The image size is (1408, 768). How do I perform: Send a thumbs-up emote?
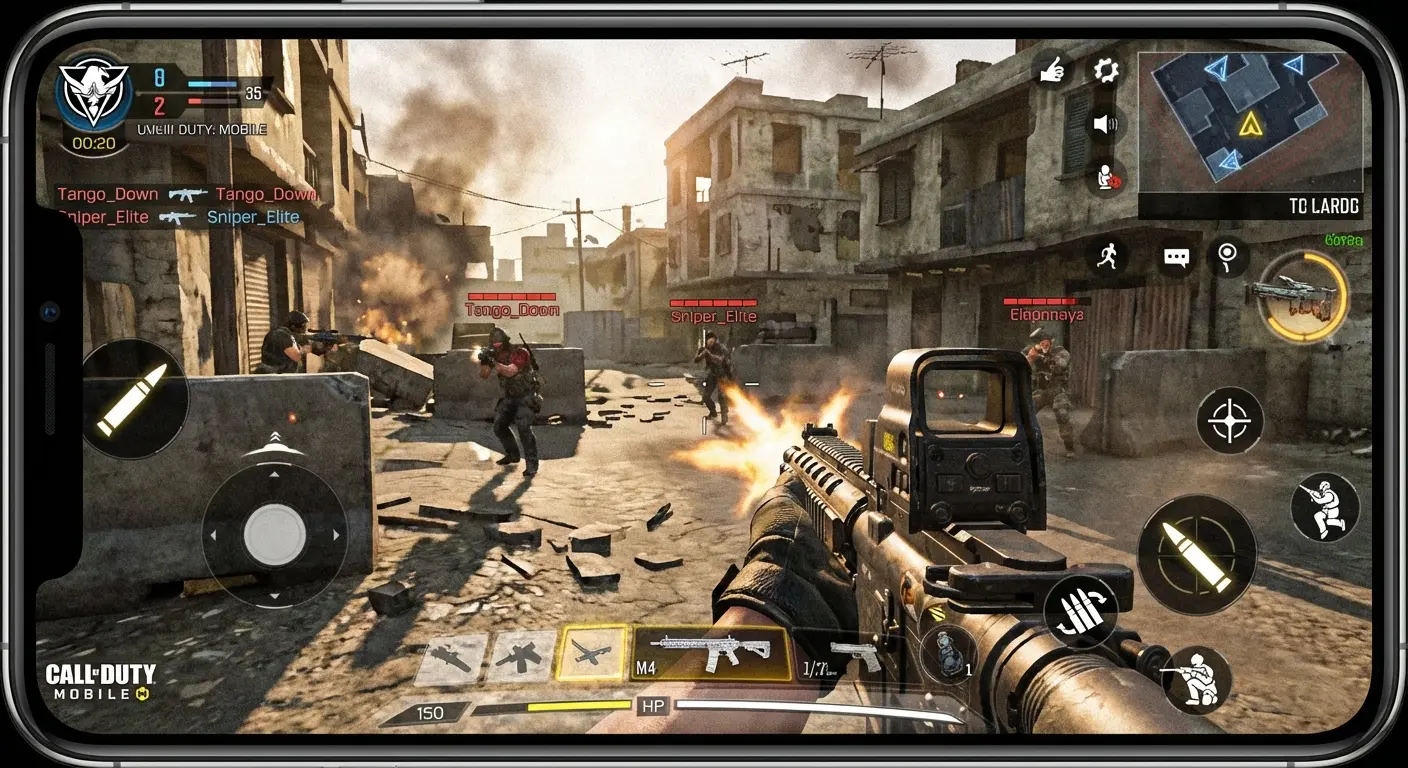tap(1053, 72)
